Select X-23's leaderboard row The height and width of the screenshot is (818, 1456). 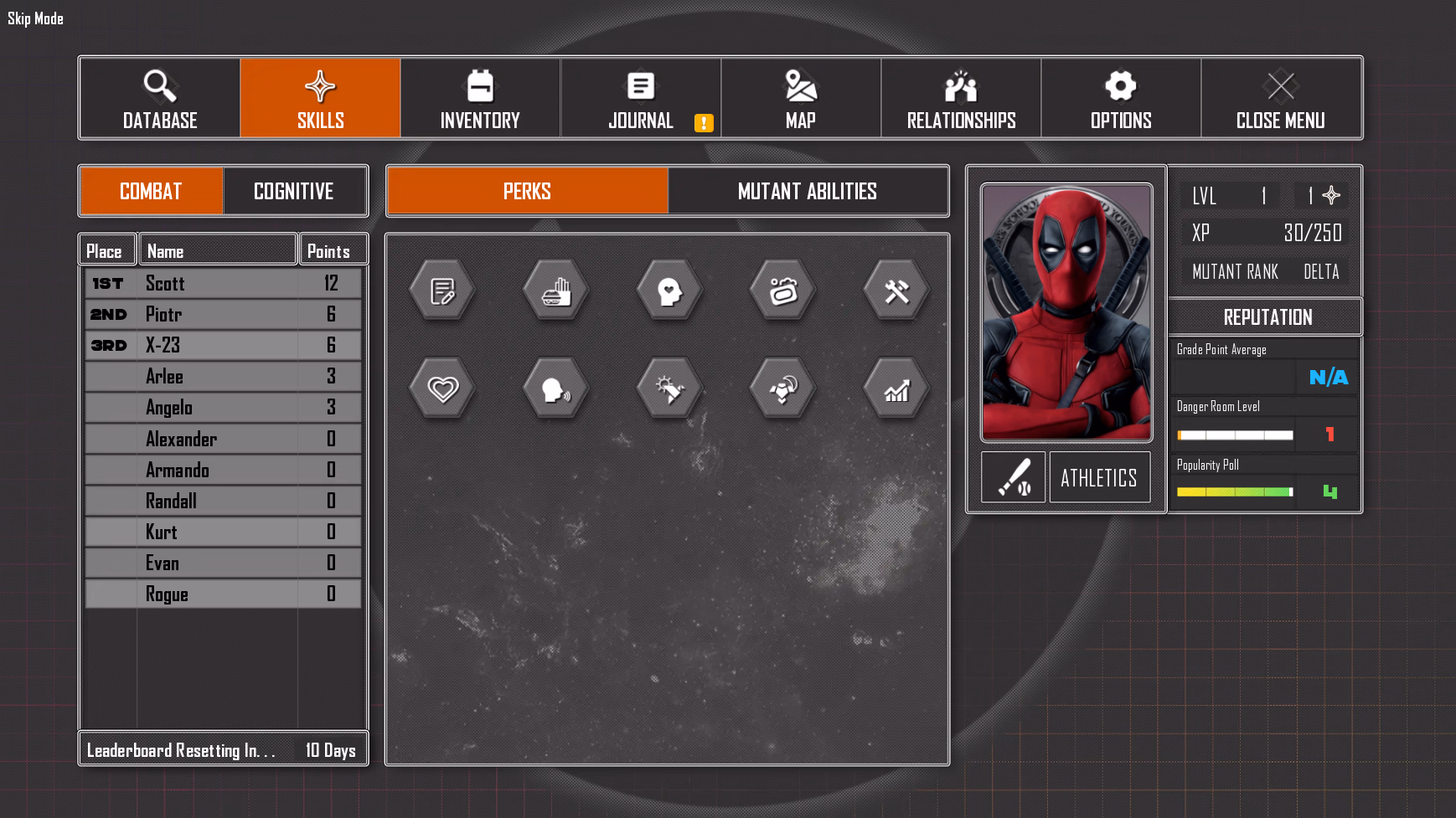(x=223, y=345)
